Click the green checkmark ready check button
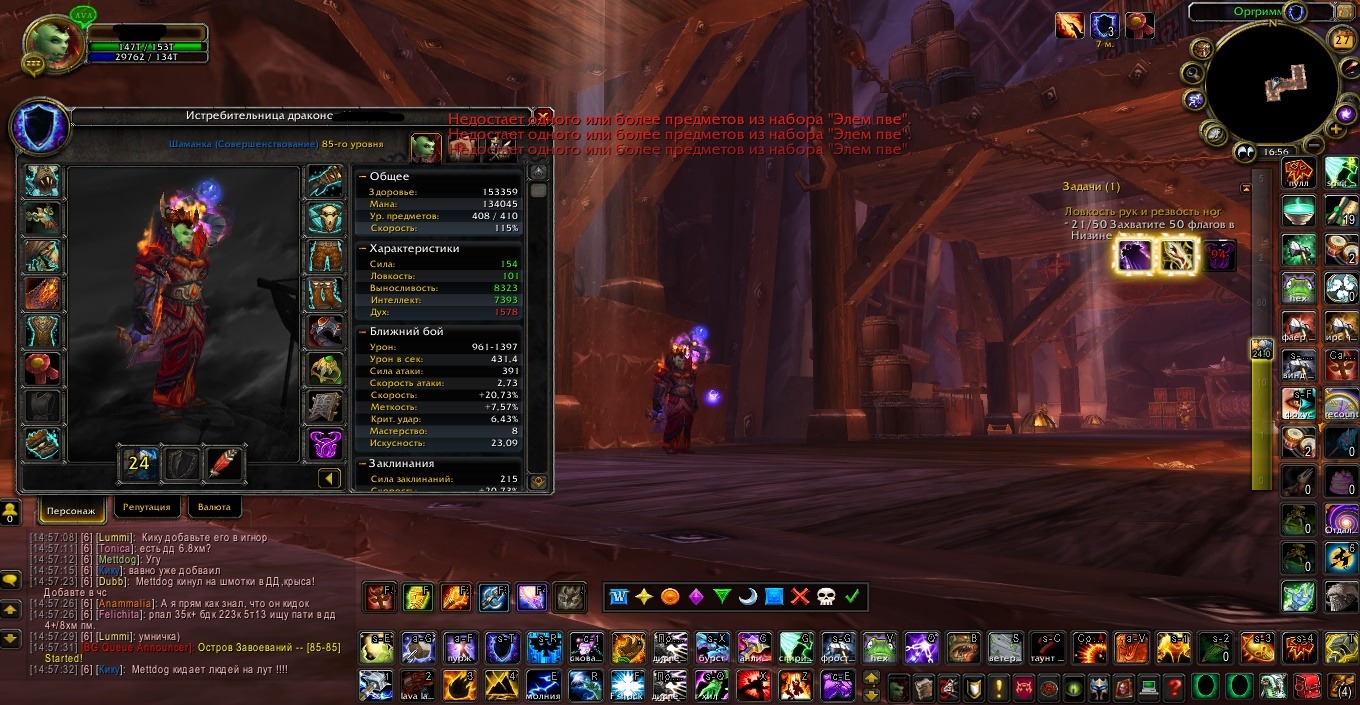 [x=852, y=597]
